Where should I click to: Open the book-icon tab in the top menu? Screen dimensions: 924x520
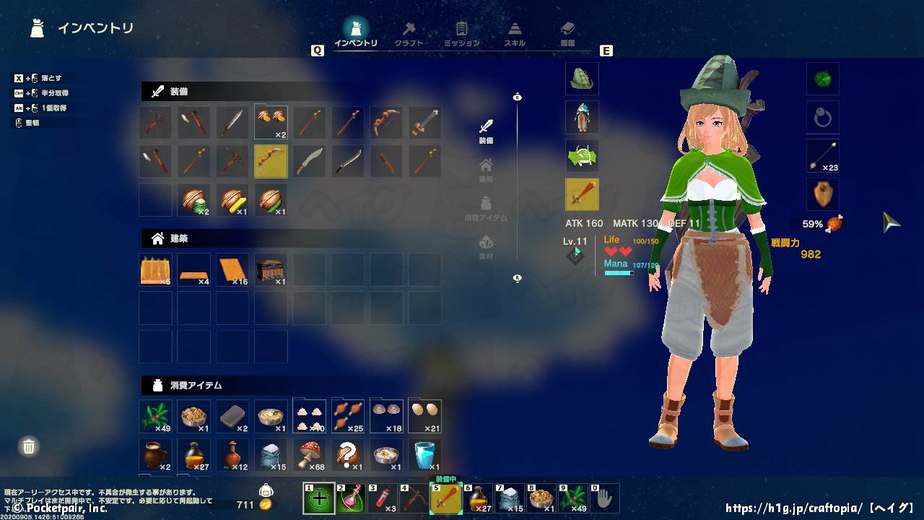click(567, 33)
